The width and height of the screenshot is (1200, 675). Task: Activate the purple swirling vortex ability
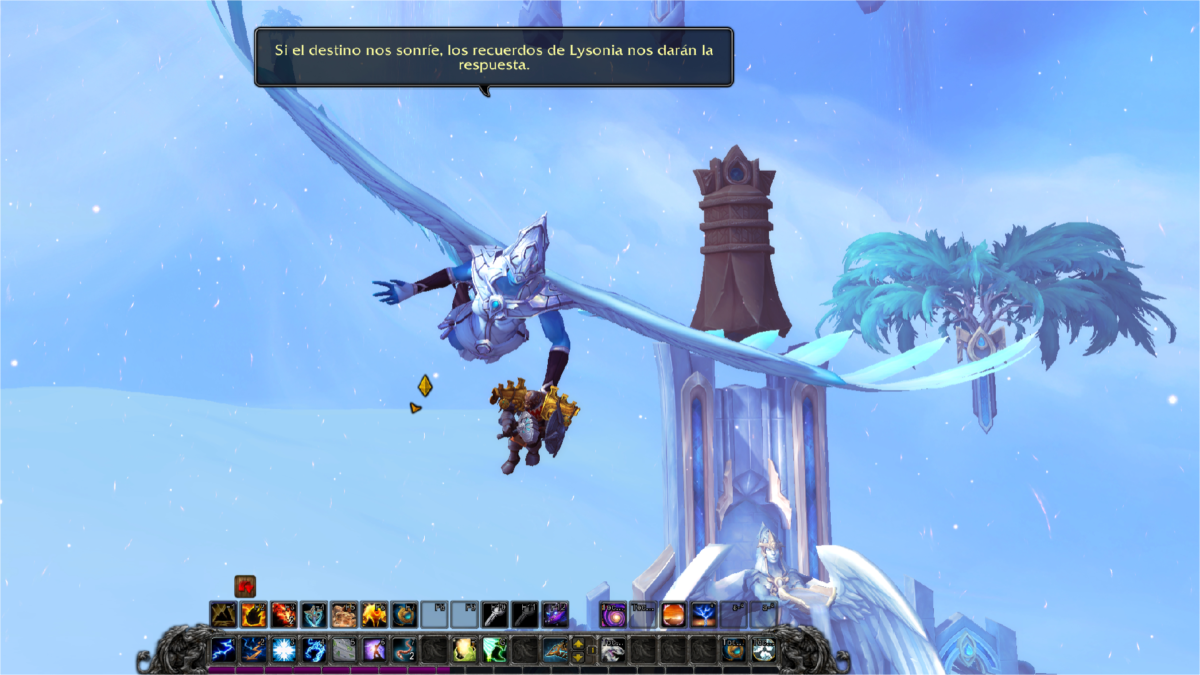(x=613, y=614)
